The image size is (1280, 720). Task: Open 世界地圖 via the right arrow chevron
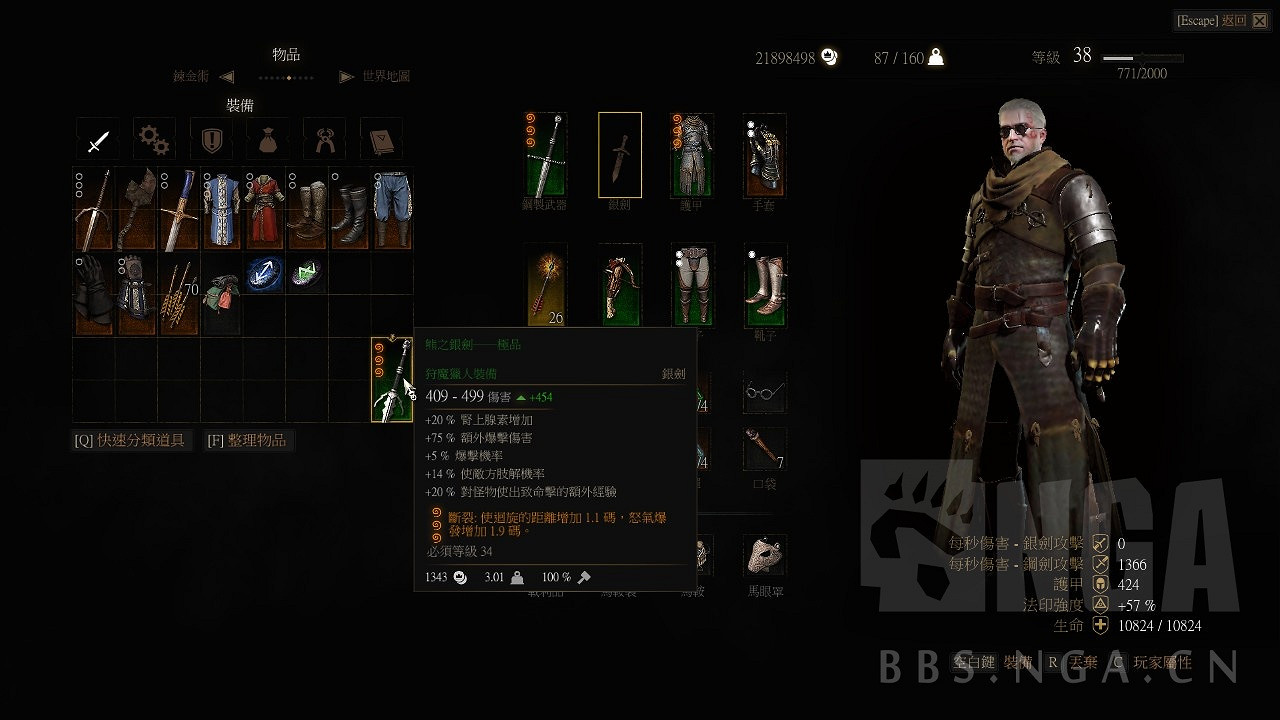(347, 76)
